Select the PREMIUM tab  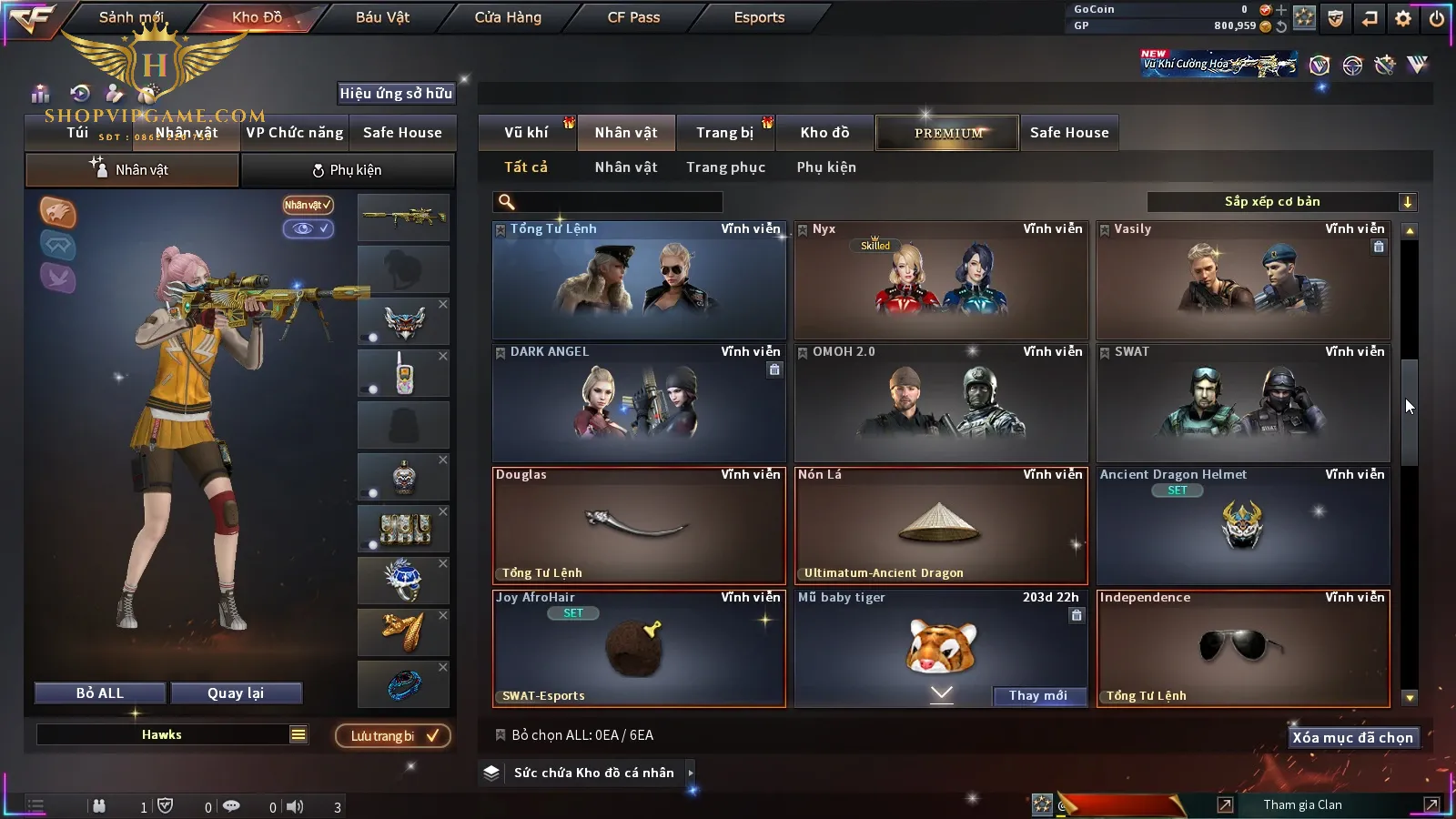coord(948,133)
